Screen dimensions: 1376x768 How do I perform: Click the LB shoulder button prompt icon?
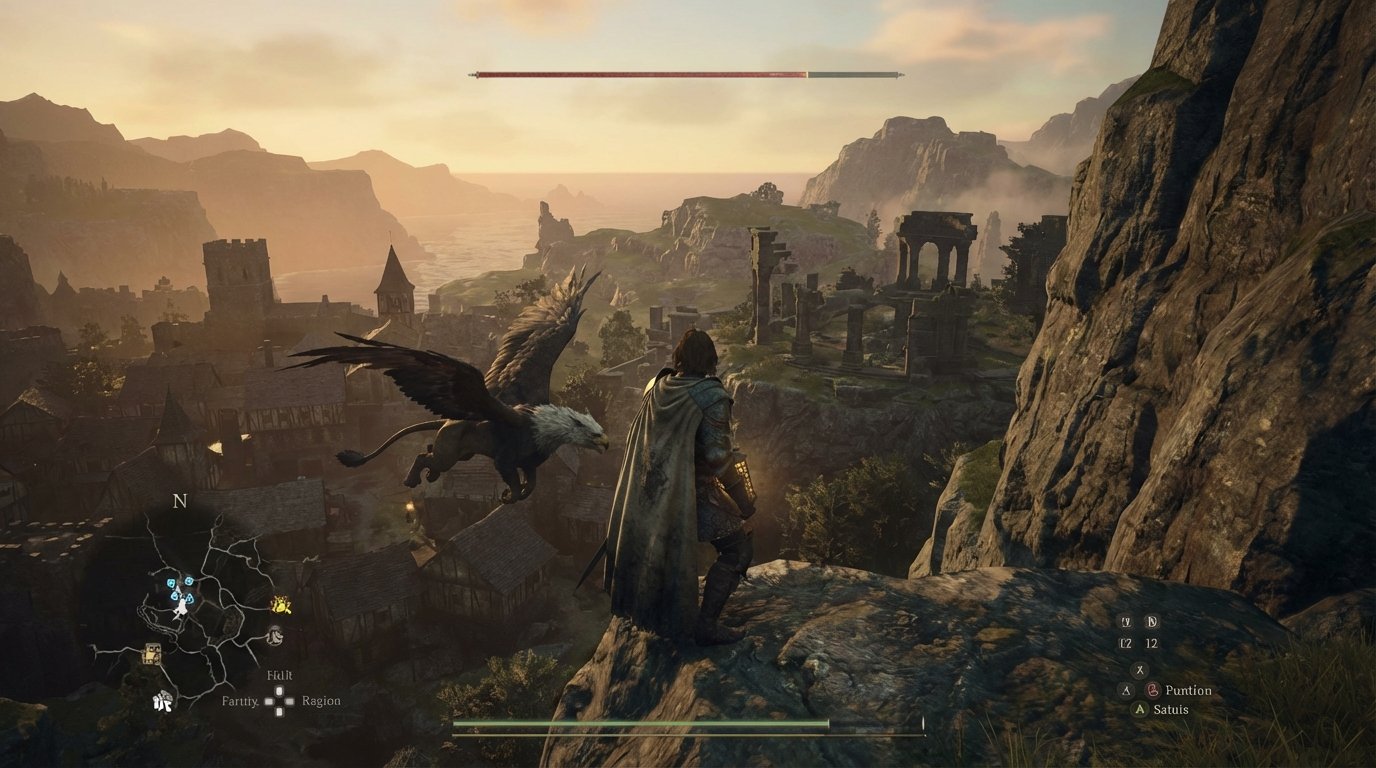[1126, 622]
